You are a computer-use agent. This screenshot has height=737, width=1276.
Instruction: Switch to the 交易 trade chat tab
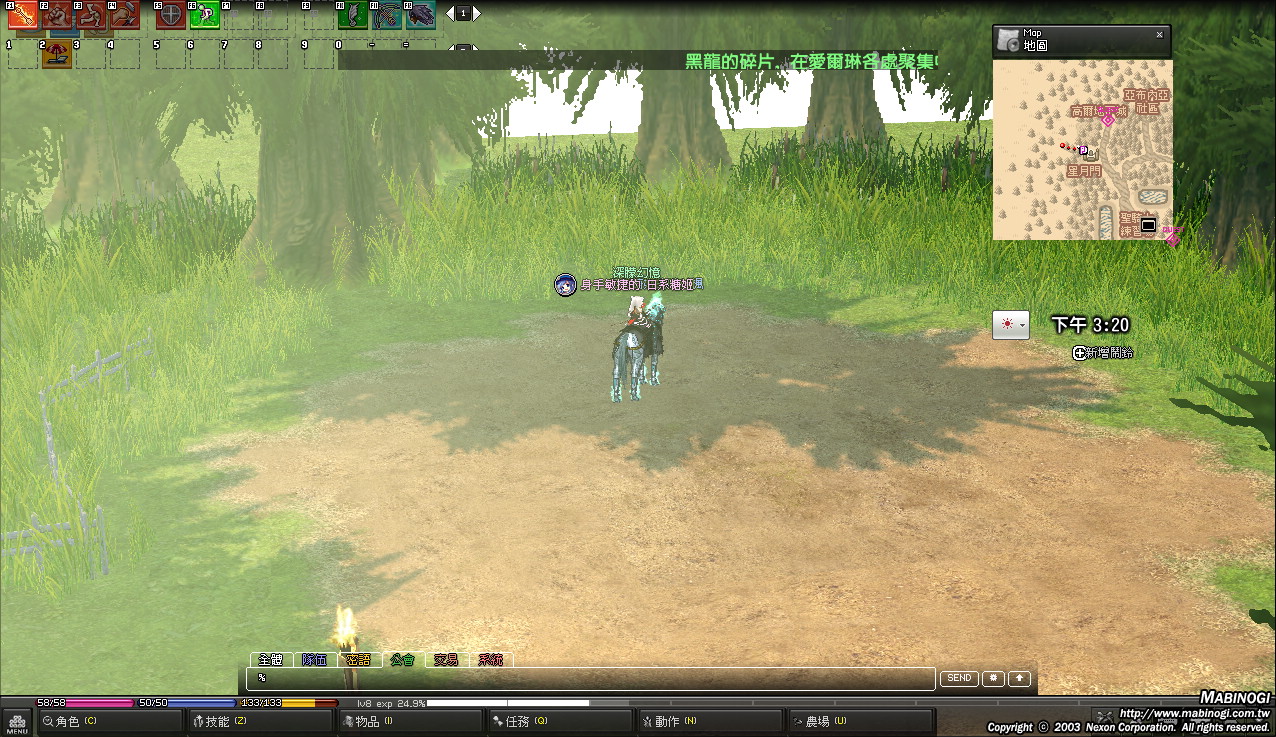(446, 660)
